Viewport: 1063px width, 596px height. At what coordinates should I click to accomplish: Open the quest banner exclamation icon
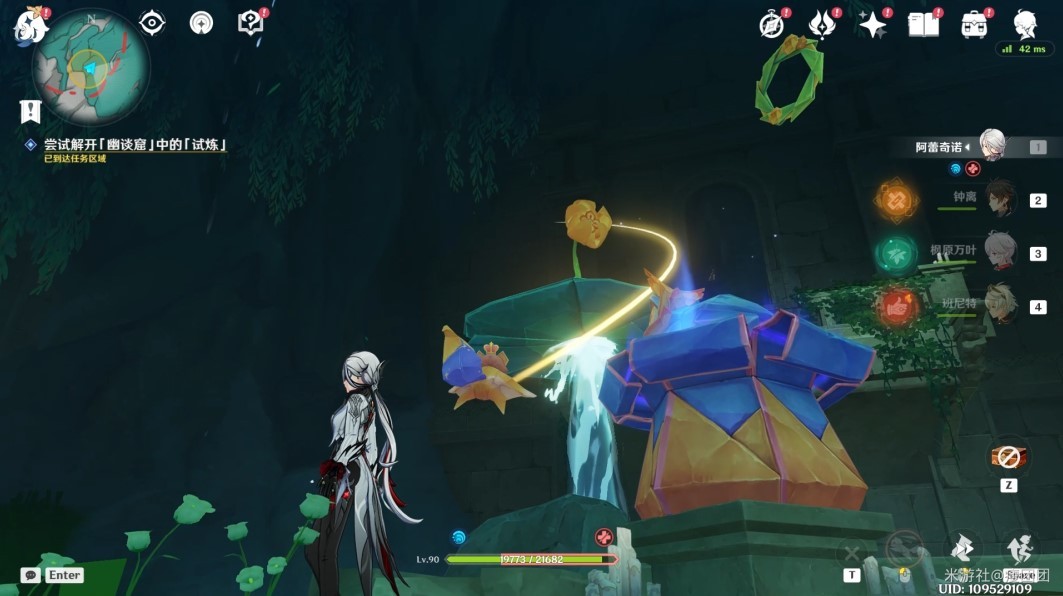[30, 111]
